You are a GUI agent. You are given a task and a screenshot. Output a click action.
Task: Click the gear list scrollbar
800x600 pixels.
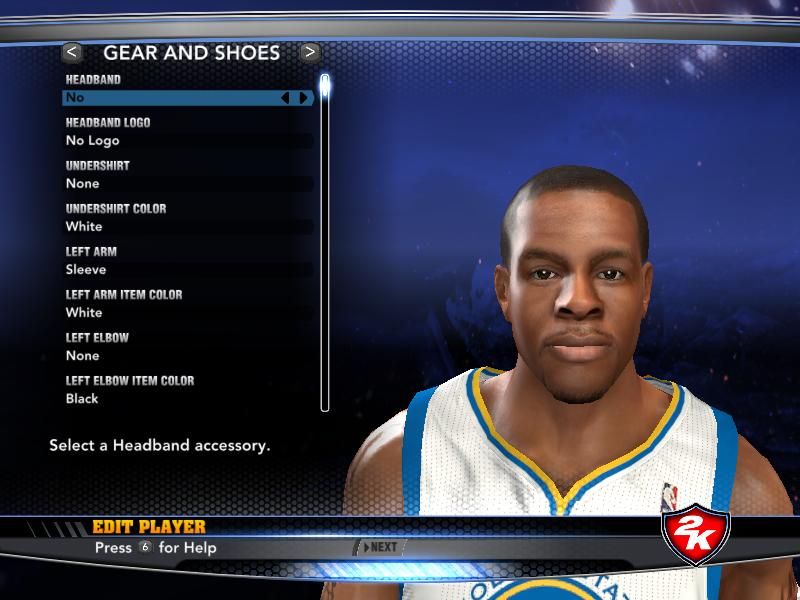pos(324,240)
